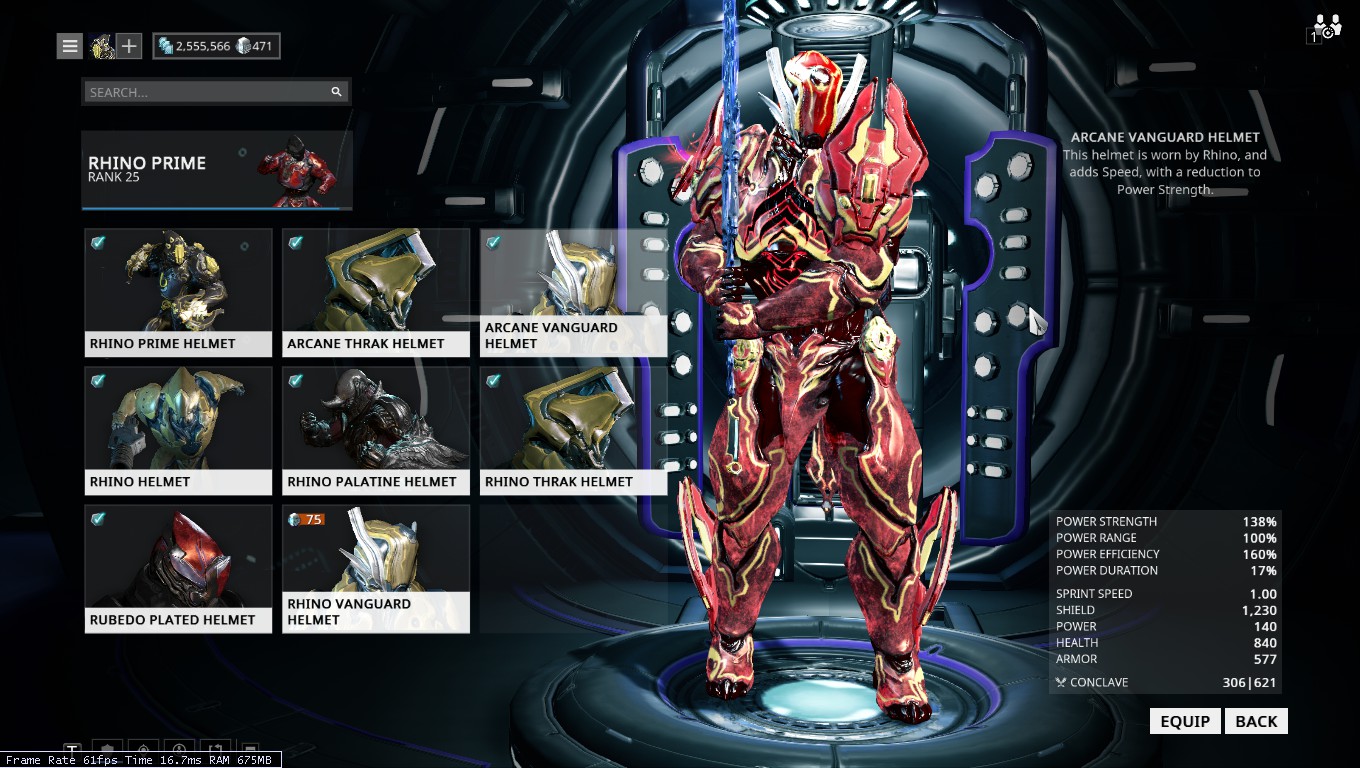Screen dimensions: 1360x768
Task: Choose the Rhino Palatine Helmet
Action: (x=376, y=430)
